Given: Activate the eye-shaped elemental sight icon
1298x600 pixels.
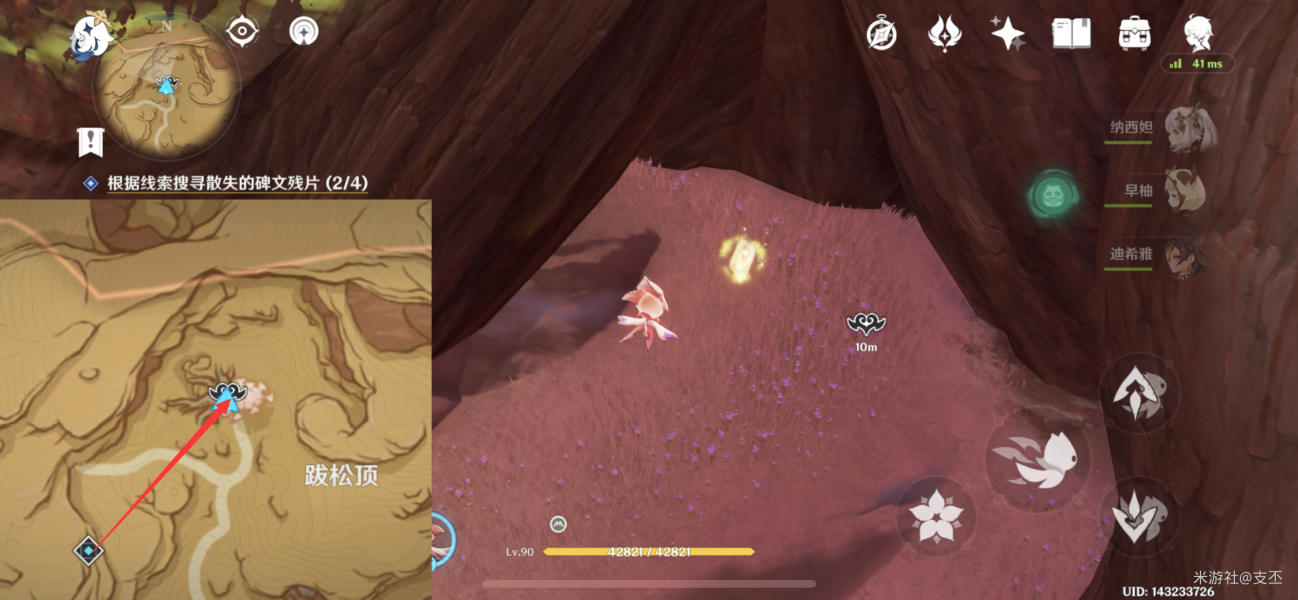Looking at the screenshot, I should tap(241, 32).
